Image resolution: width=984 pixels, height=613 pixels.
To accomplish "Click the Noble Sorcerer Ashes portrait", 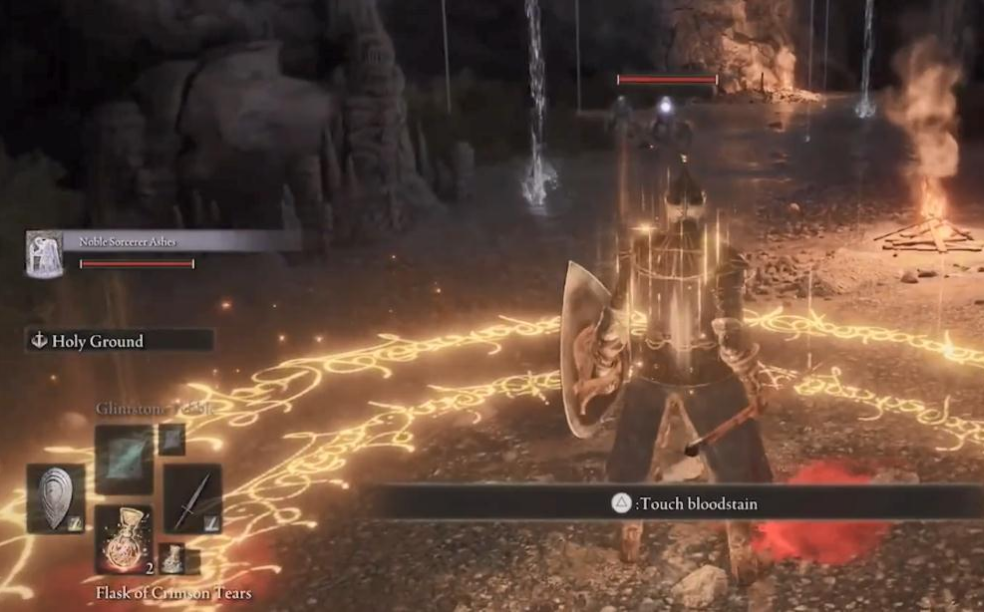I will click(44, 254).
